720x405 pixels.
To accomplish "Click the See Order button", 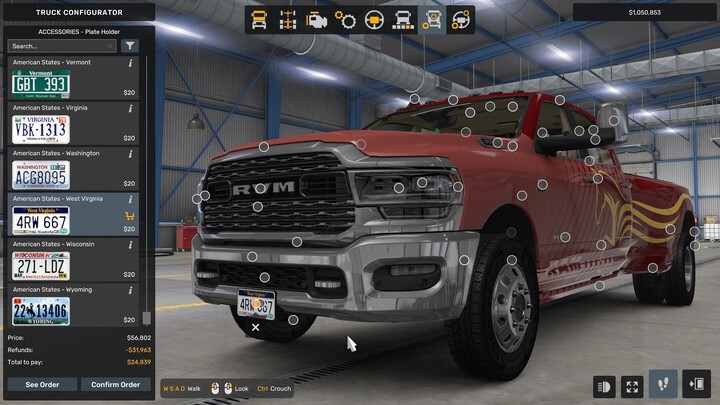I will click(x=40, y=384).
